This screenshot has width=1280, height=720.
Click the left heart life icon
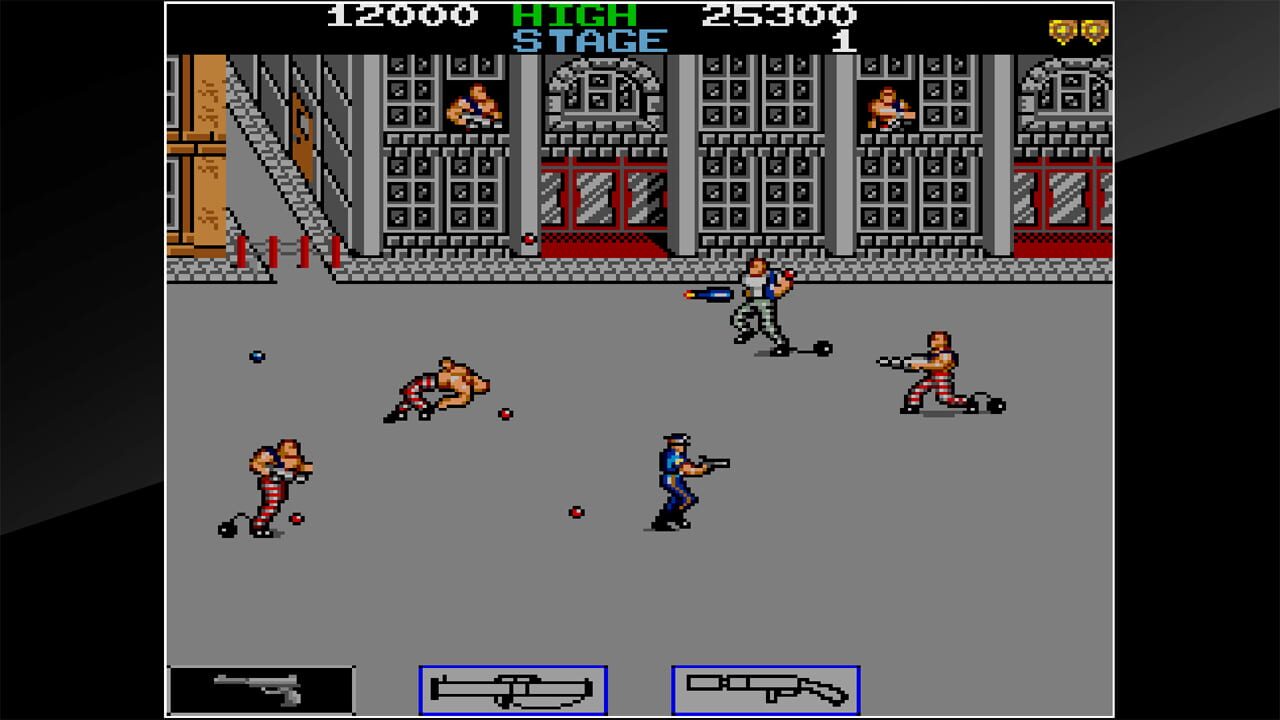pos(1060,31)
